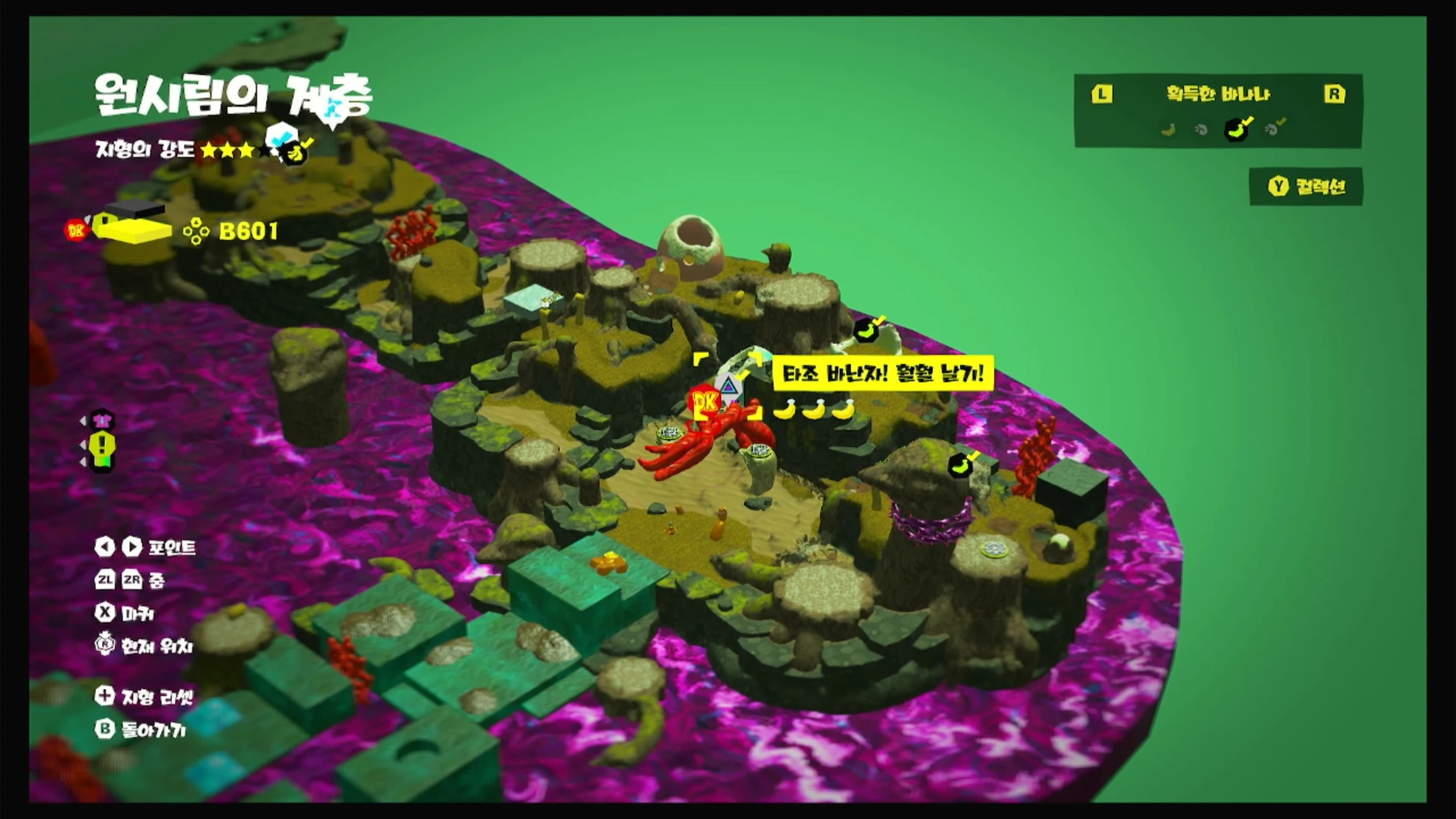Select the pink shirt marker on the left edge
The image size is (1456, 819).
(104, 421)
